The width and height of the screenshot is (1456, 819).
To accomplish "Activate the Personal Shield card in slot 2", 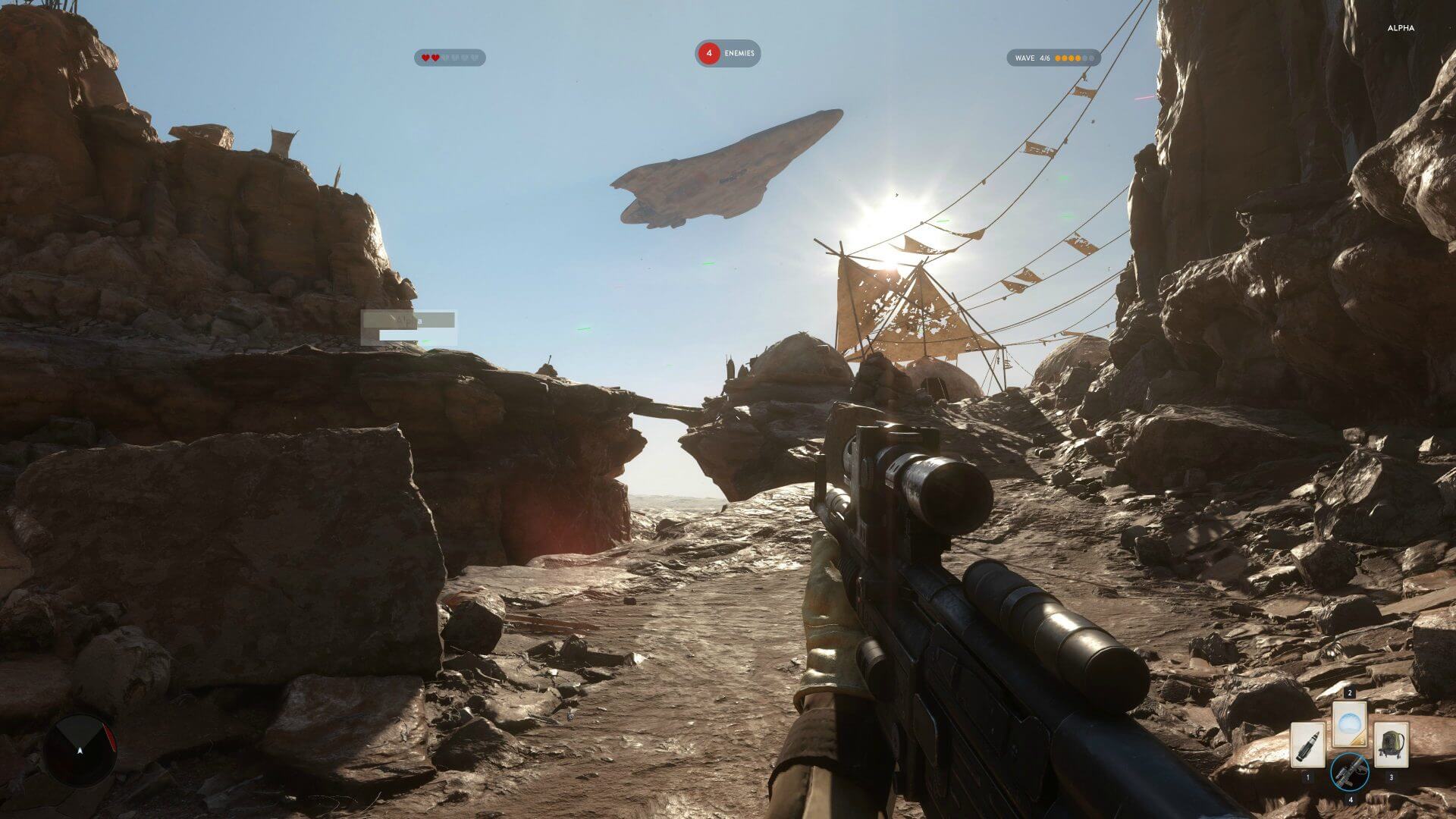I will (1350, 723).
